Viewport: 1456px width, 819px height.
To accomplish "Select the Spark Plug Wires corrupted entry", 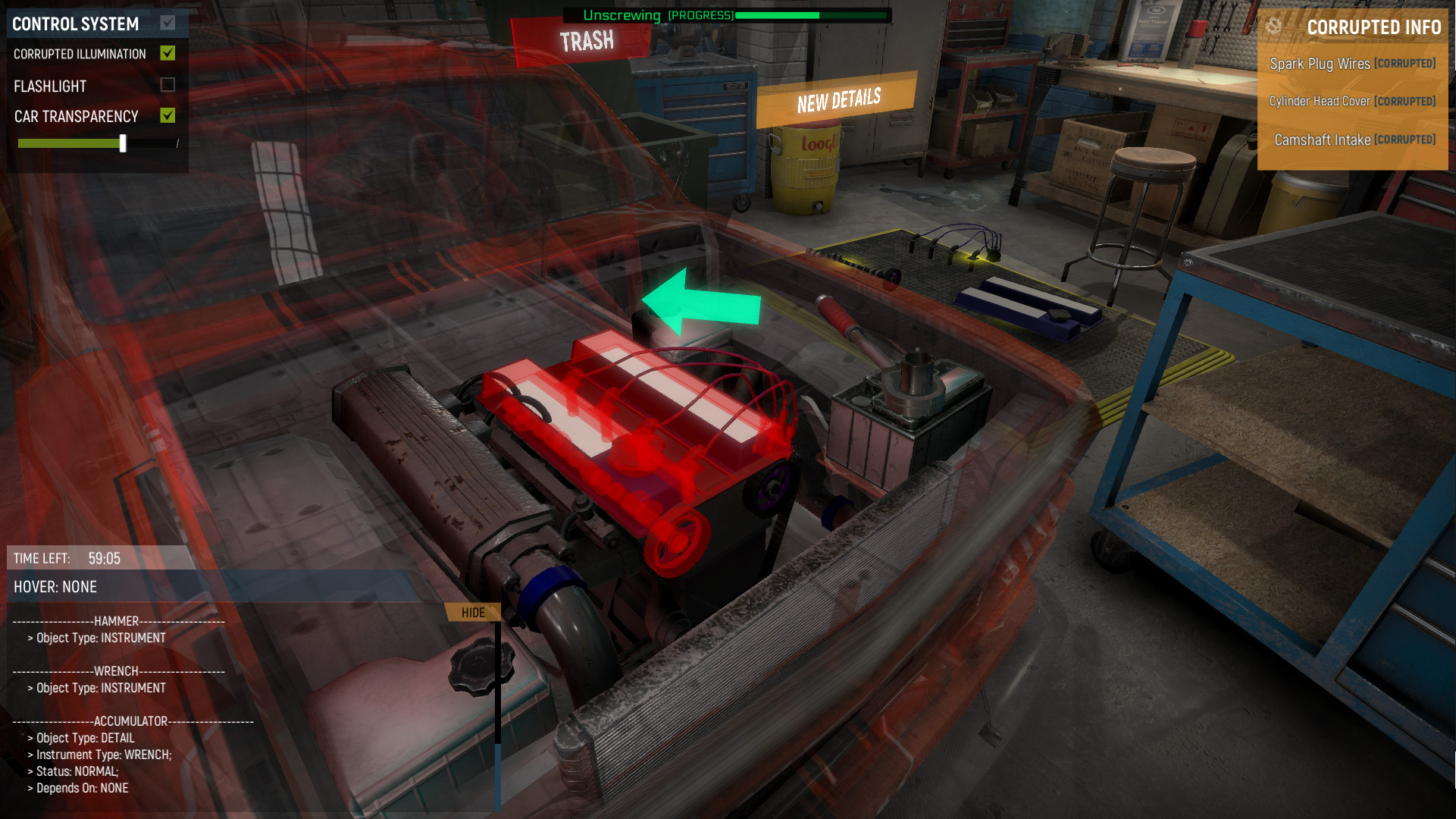I will click(1351, 64).
